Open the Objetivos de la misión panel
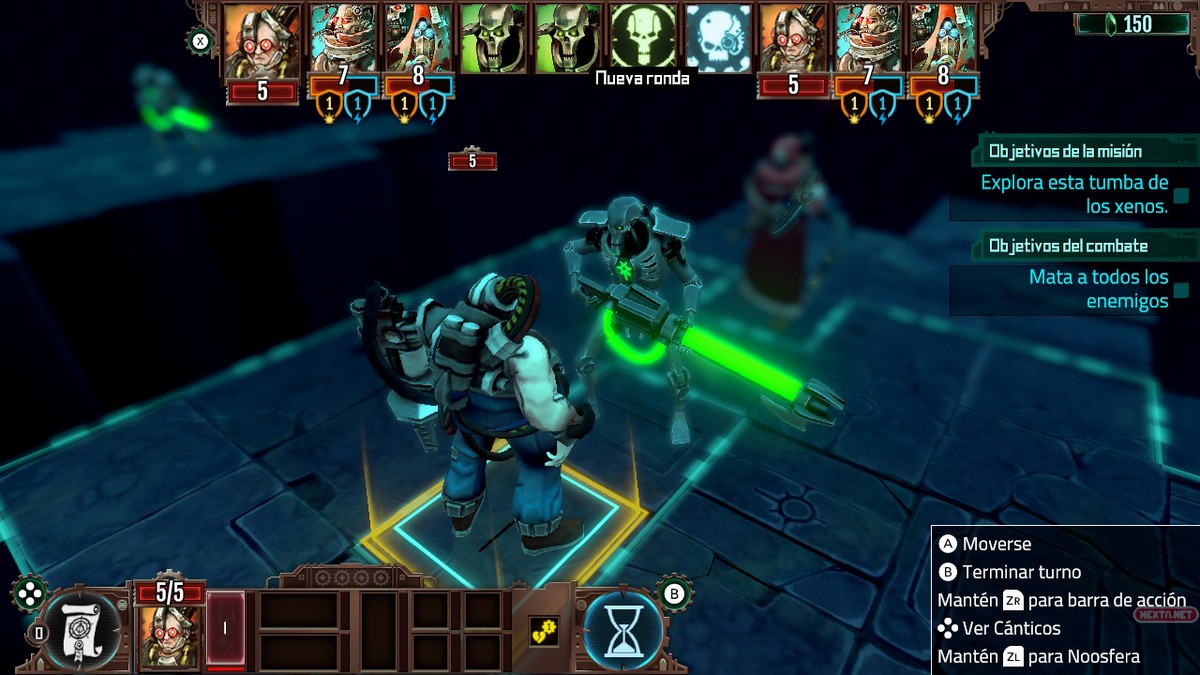The width and height of the screenshot is (1200, 675). point(1065,152)
